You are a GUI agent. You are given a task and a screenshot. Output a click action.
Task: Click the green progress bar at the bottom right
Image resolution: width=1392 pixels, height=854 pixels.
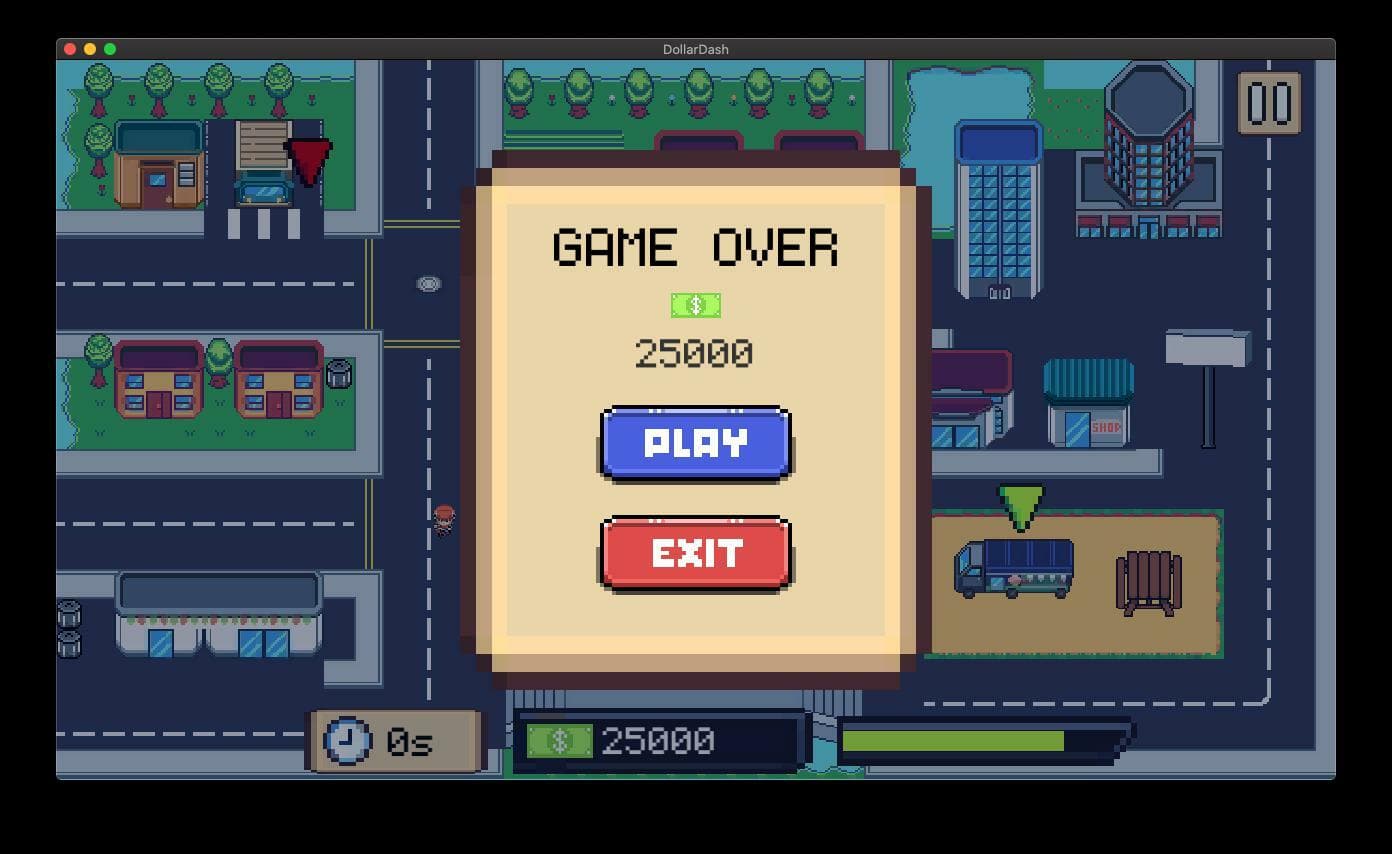[x=951, y=740]
